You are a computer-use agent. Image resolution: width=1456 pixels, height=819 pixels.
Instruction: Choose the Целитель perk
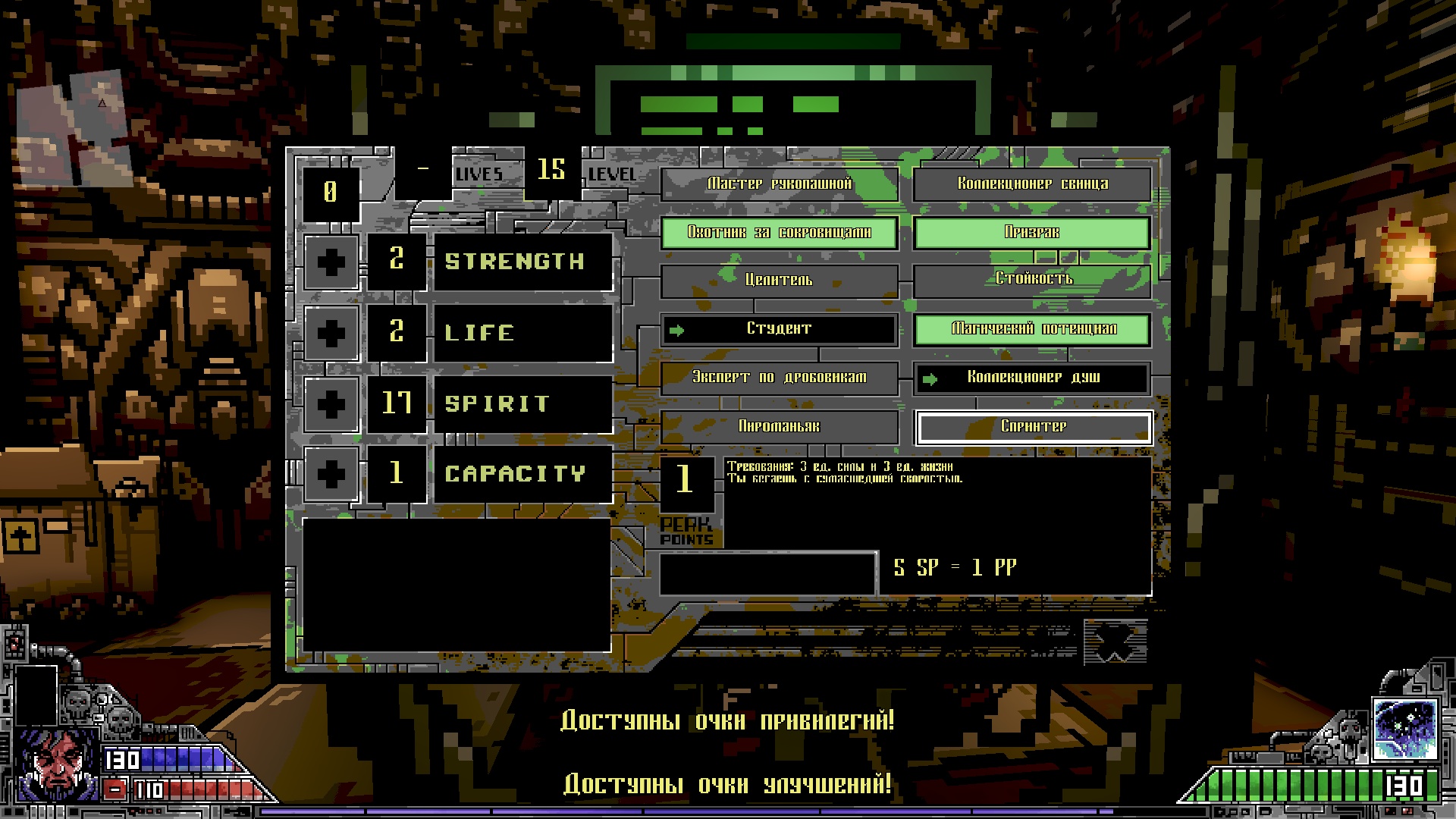coord(780,281)
